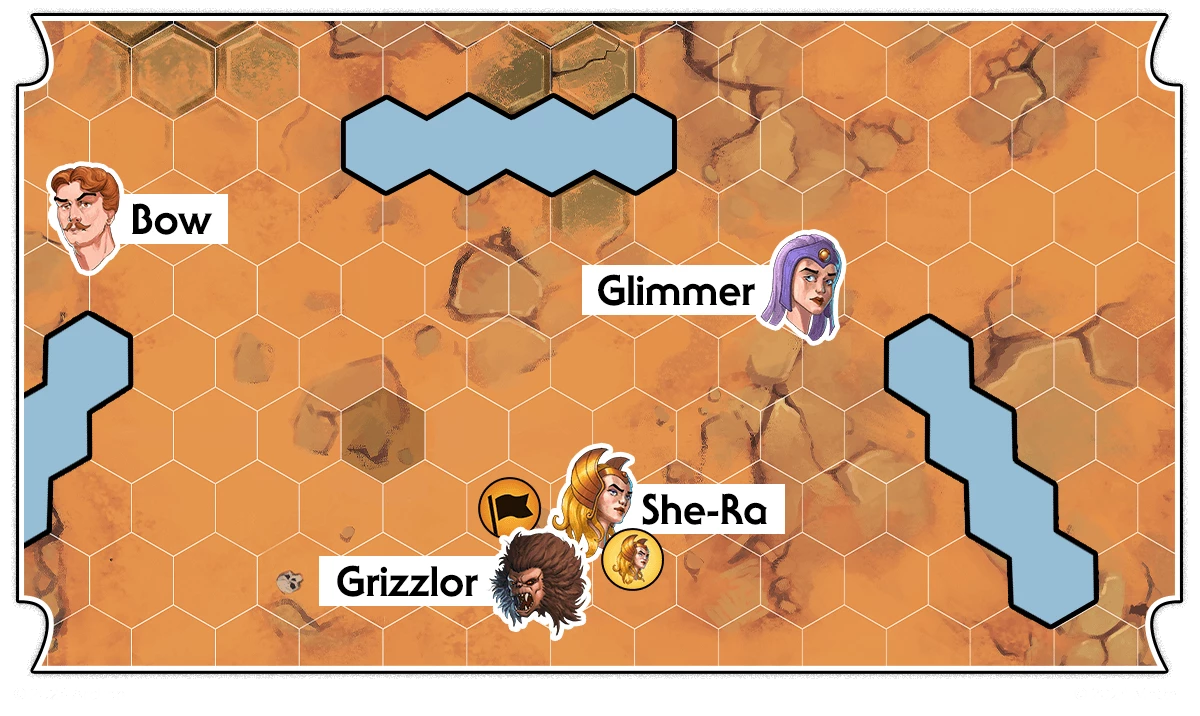The height and width of the screenshot is (716, 1200).
Task: Select the Grizzlor character token
Action: point(542,583)
